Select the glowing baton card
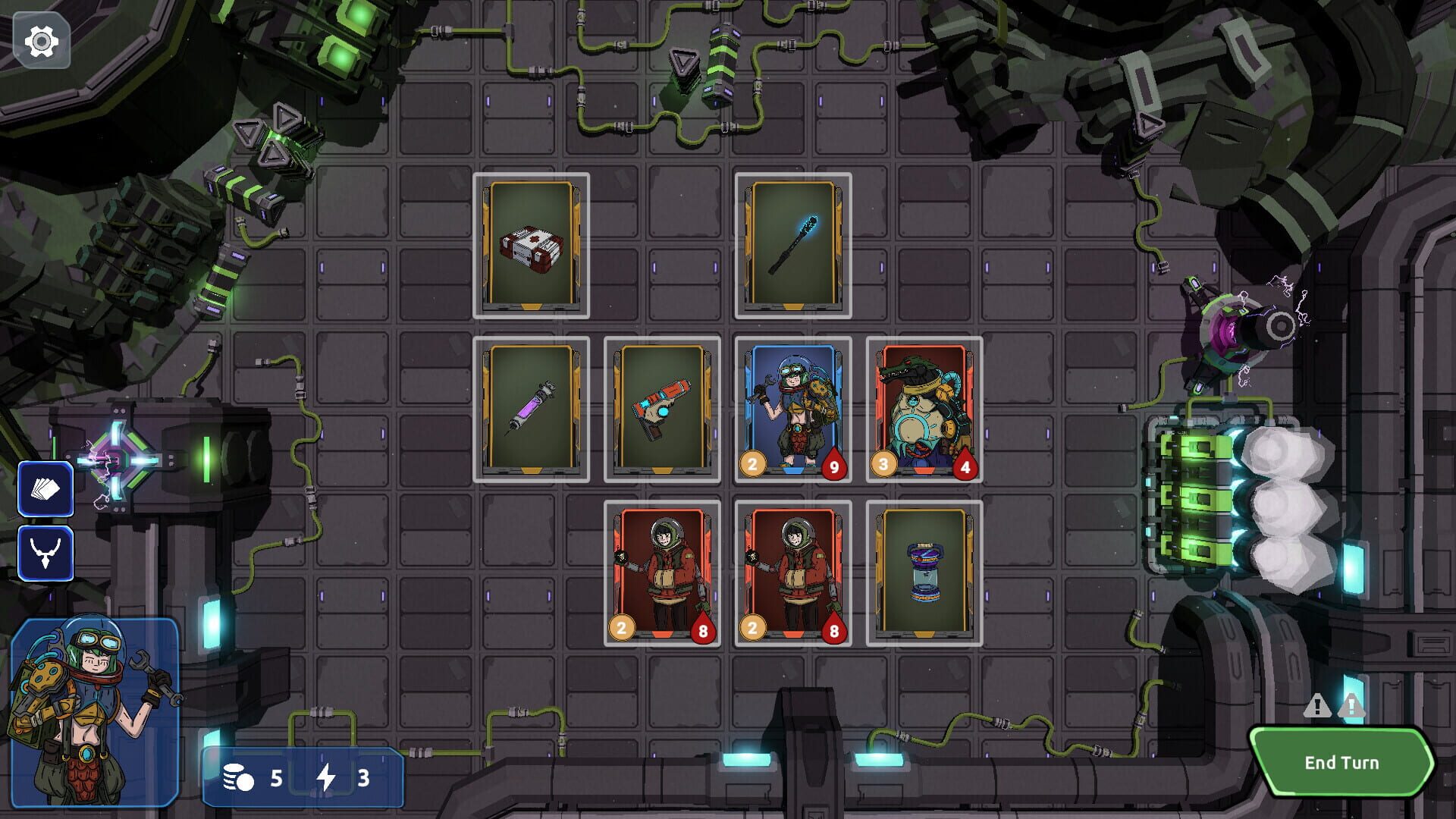This screenshot has width=1456, height=819. [x=792, y=245]
